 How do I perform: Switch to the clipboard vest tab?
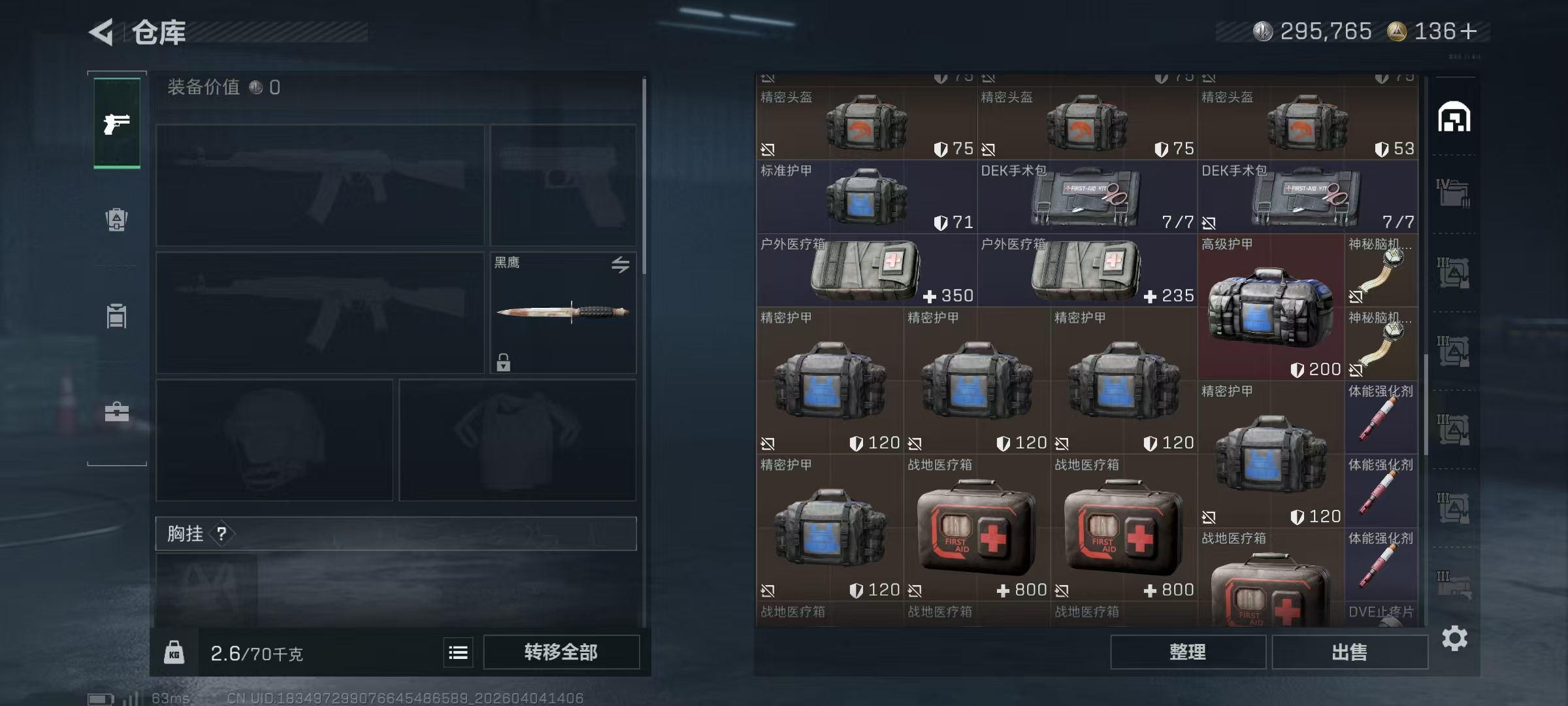coord(117,316)
